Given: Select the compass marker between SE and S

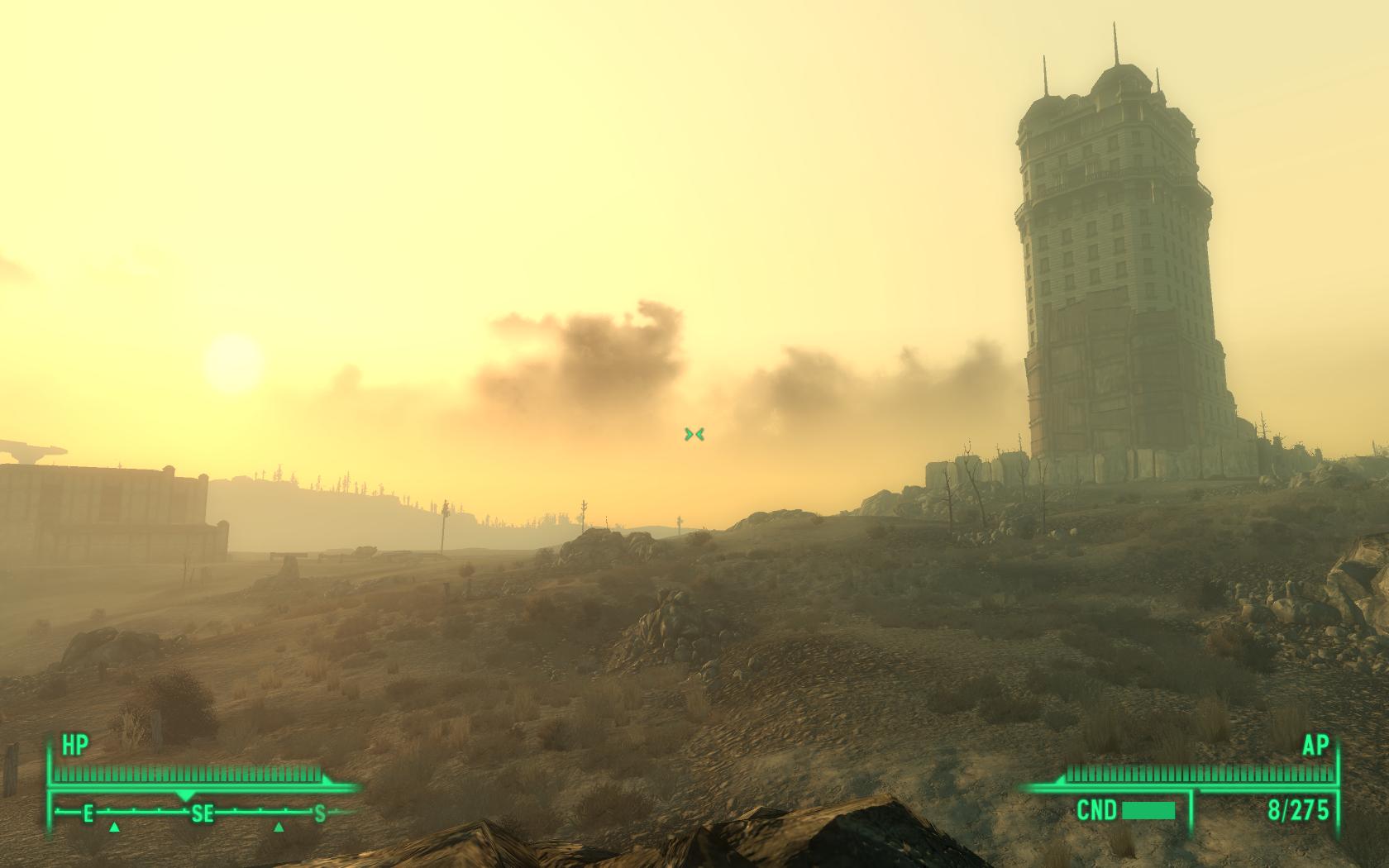Looking at the screenshot, I should (279, 827).
